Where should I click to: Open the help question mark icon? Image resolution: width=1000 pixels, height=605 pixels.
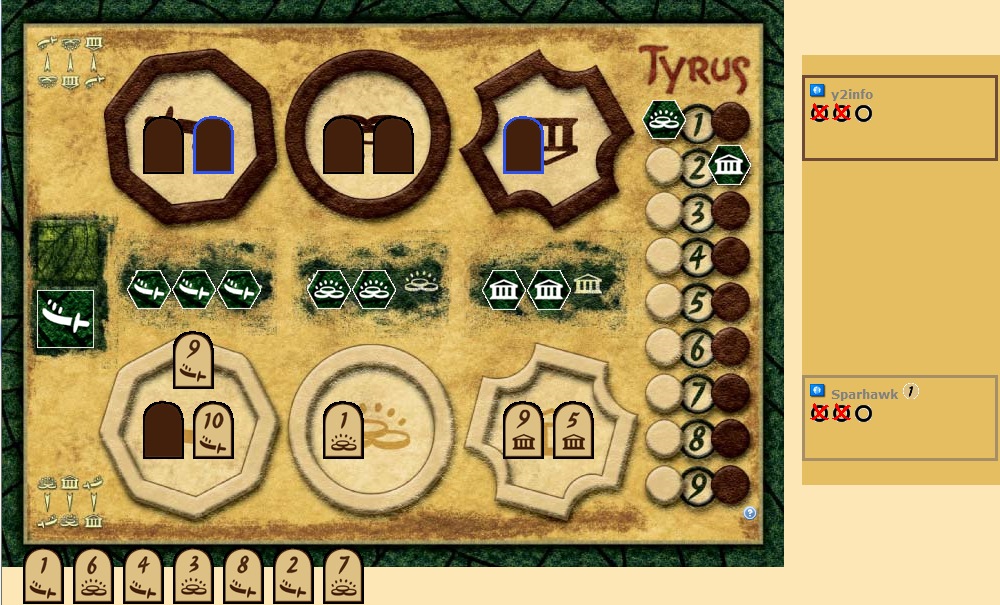coord(750,513)
